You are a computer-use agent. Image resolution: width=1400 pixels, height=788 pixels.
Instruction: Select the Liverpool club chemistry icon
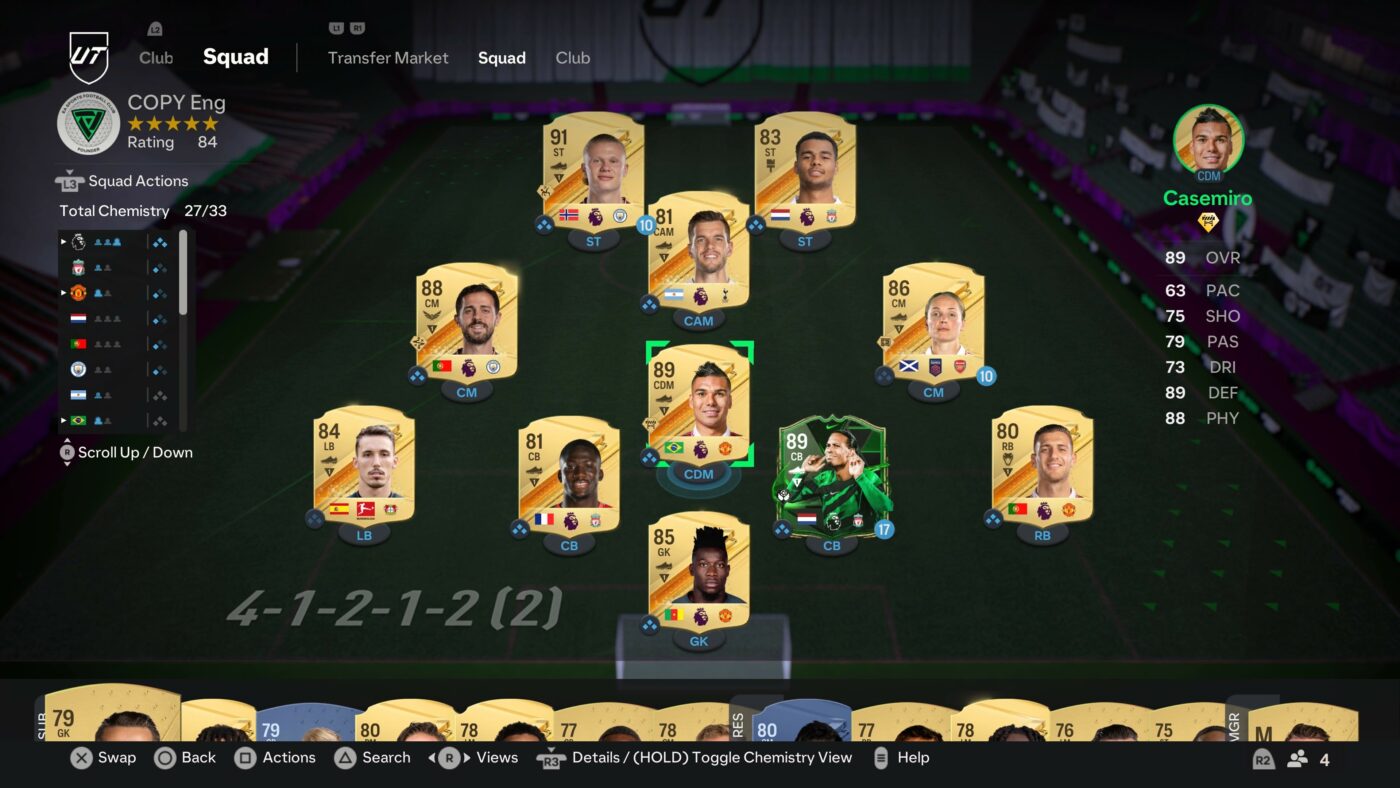(78, 267)
